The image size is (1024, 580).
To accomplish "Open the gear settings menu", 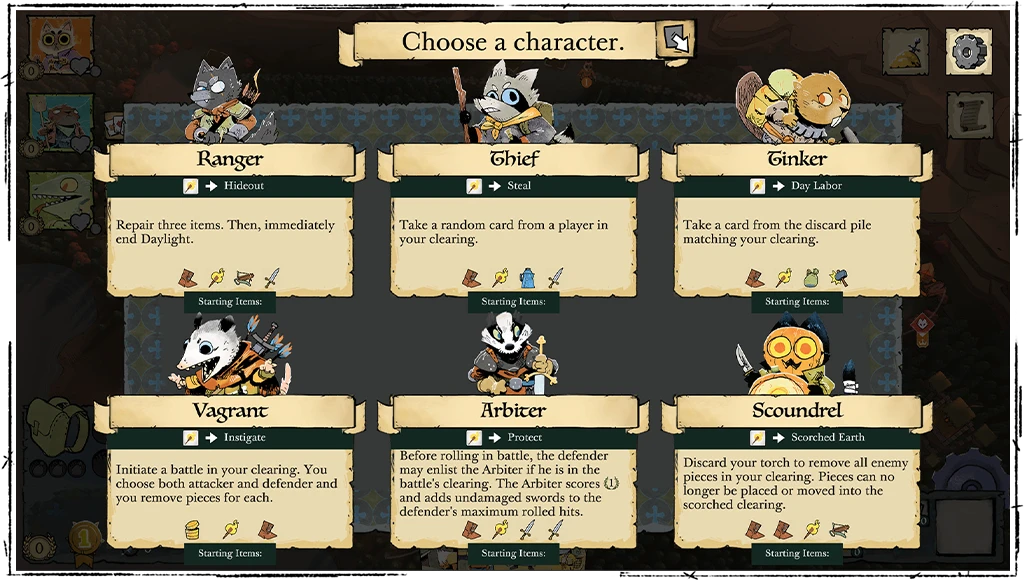I will click(968, 51).
